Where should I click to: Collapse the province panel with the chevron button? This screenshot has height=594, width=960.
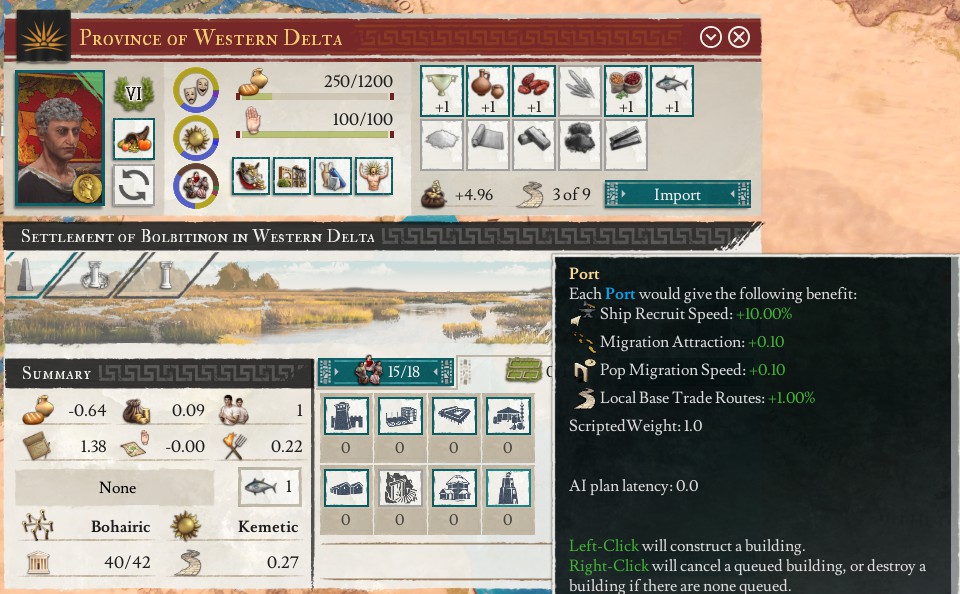[711, 38]
